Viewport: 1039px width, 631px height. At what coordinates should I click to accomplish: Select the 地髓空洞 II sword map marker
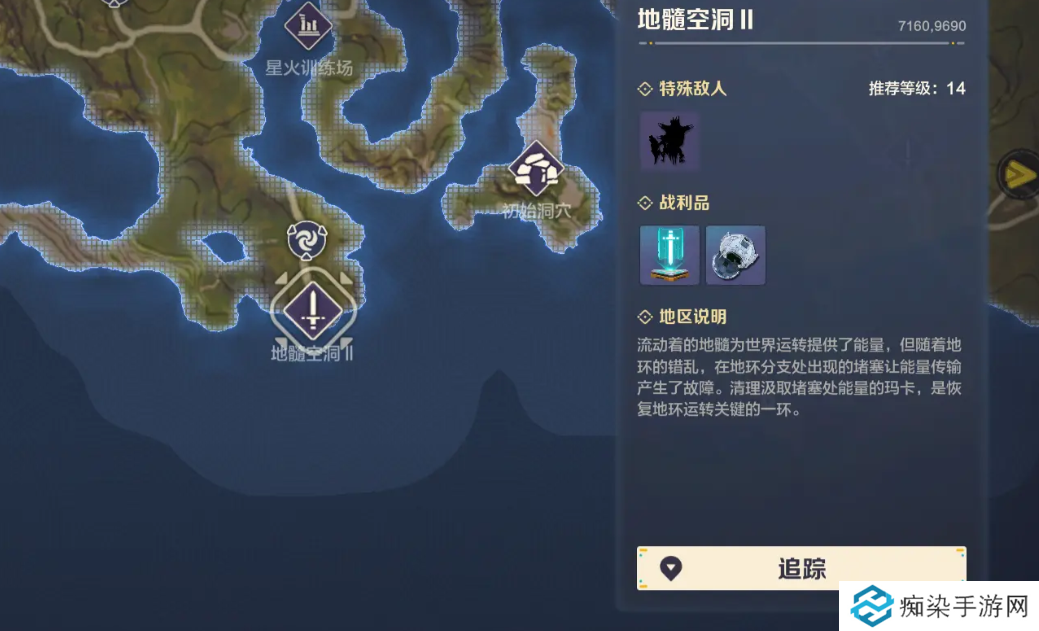point(313,309)
